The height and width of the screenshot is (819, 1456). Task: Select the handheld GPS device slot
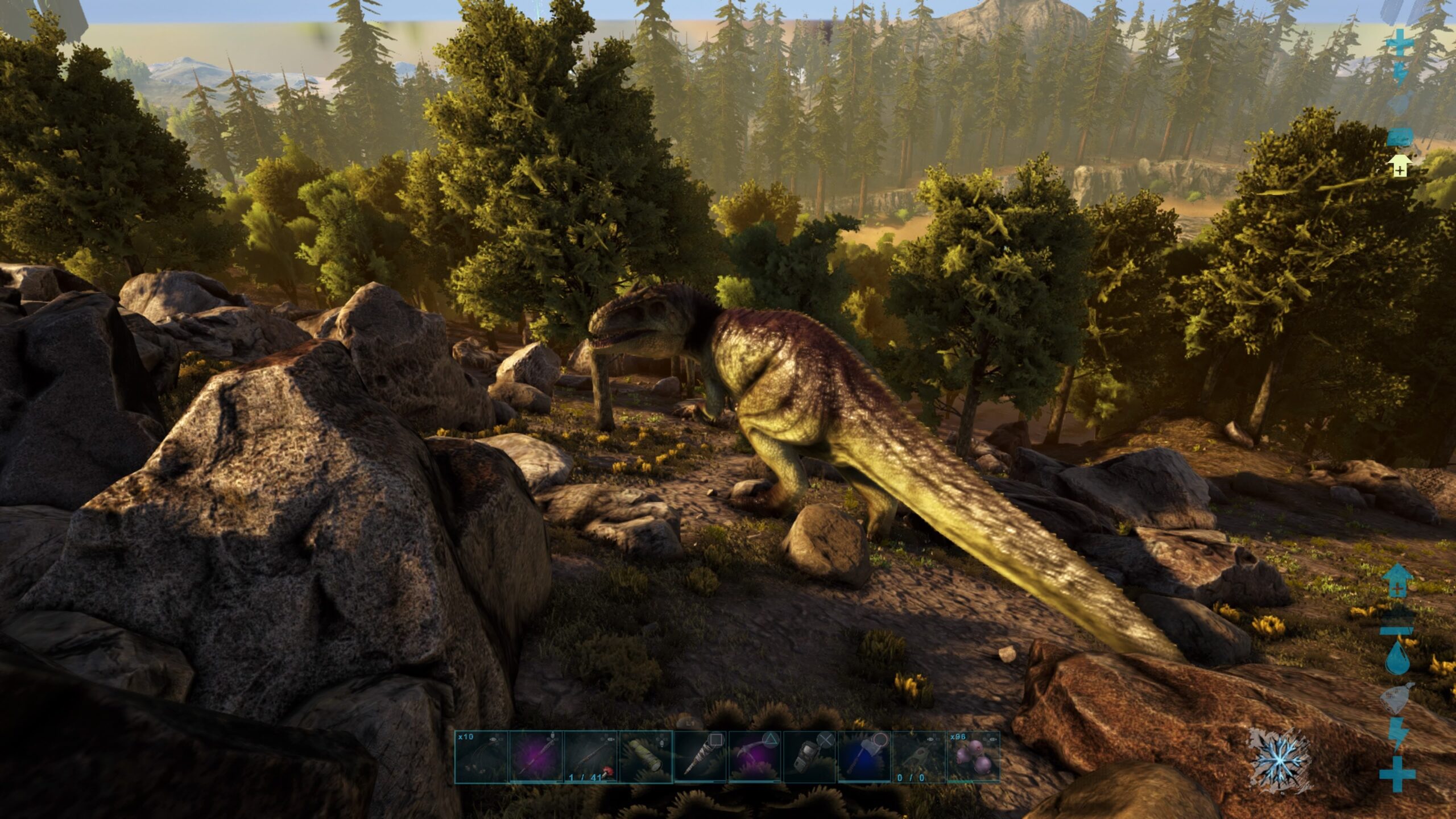[x=809, y=757]
